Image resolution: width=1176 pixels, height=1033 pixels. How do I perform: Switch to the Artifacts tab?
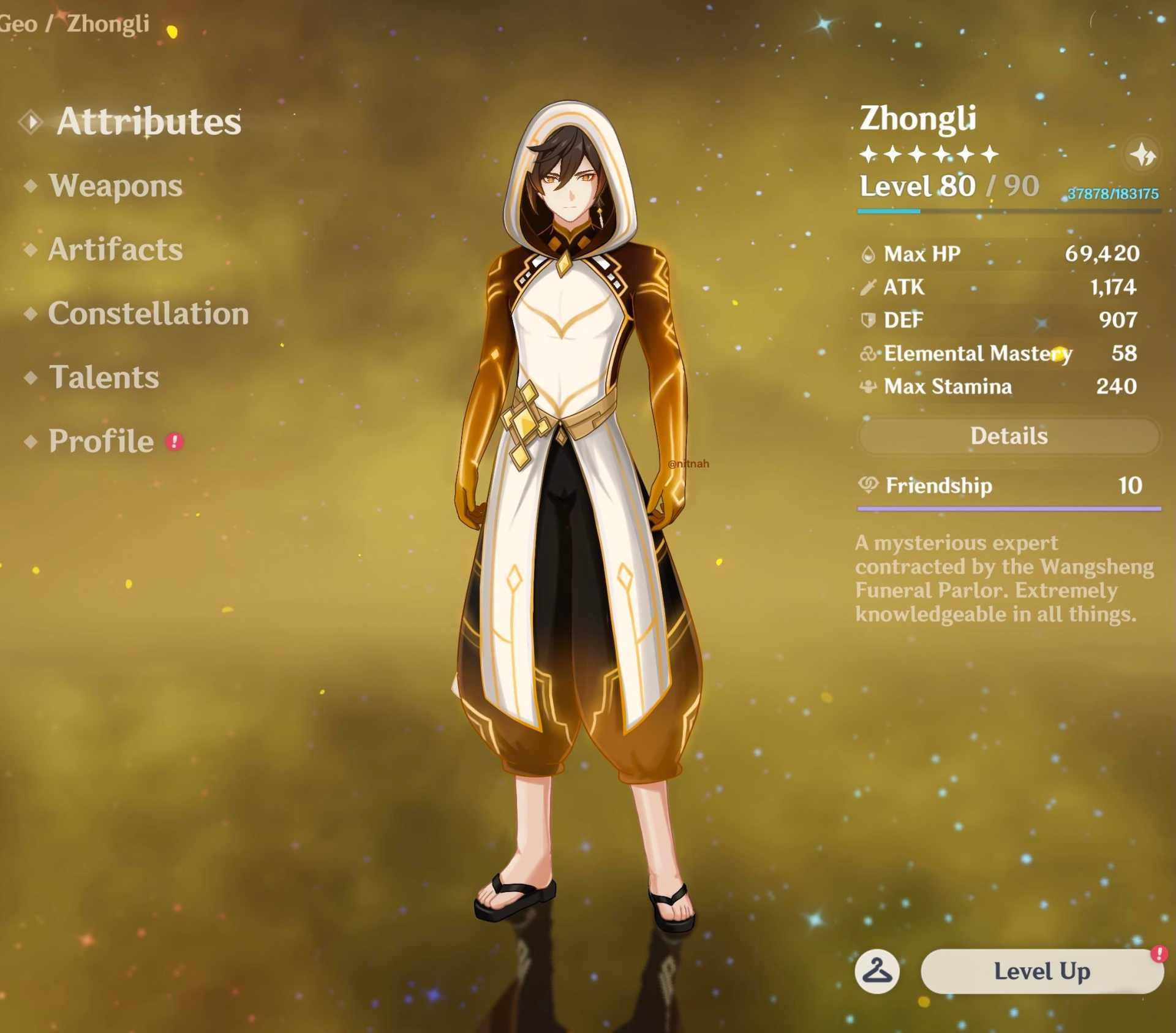(x=115, y=249)
